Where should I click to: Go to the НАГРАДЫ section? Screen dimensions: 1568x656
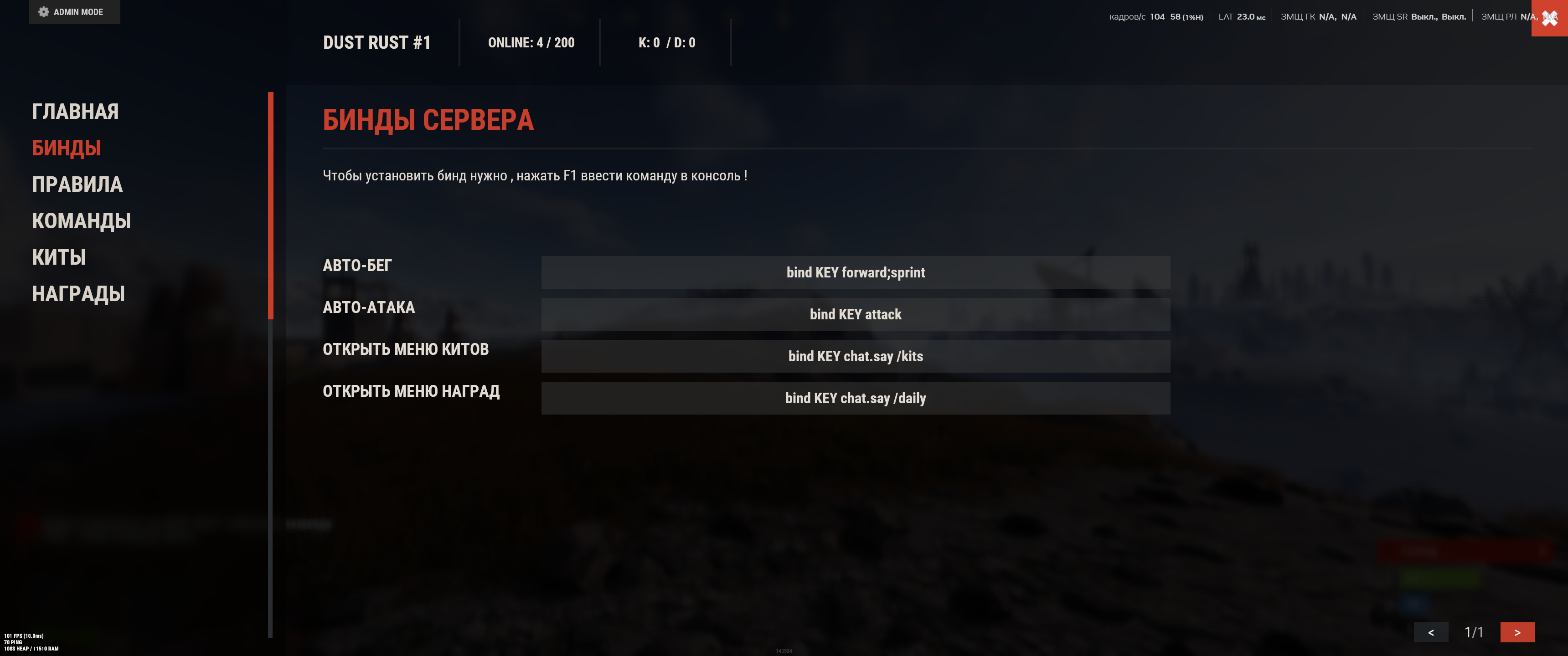pyautogui.click(x=78, y=294)
